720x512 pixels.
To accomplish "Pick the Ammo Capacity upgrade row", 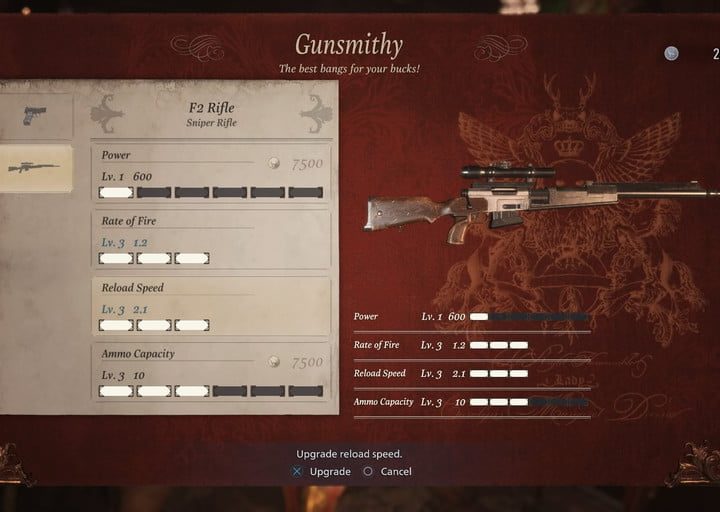I will pos(211,372).
